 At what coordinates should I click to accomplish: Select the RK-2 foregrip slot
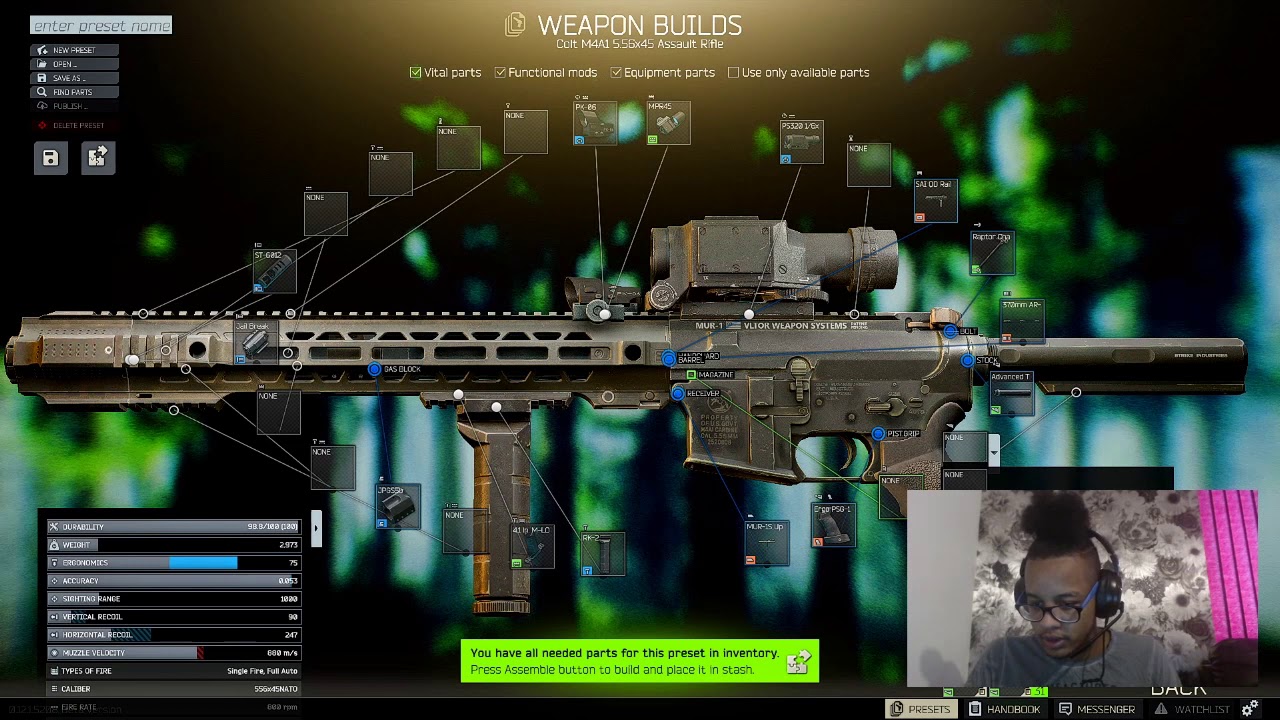[603, 554]
